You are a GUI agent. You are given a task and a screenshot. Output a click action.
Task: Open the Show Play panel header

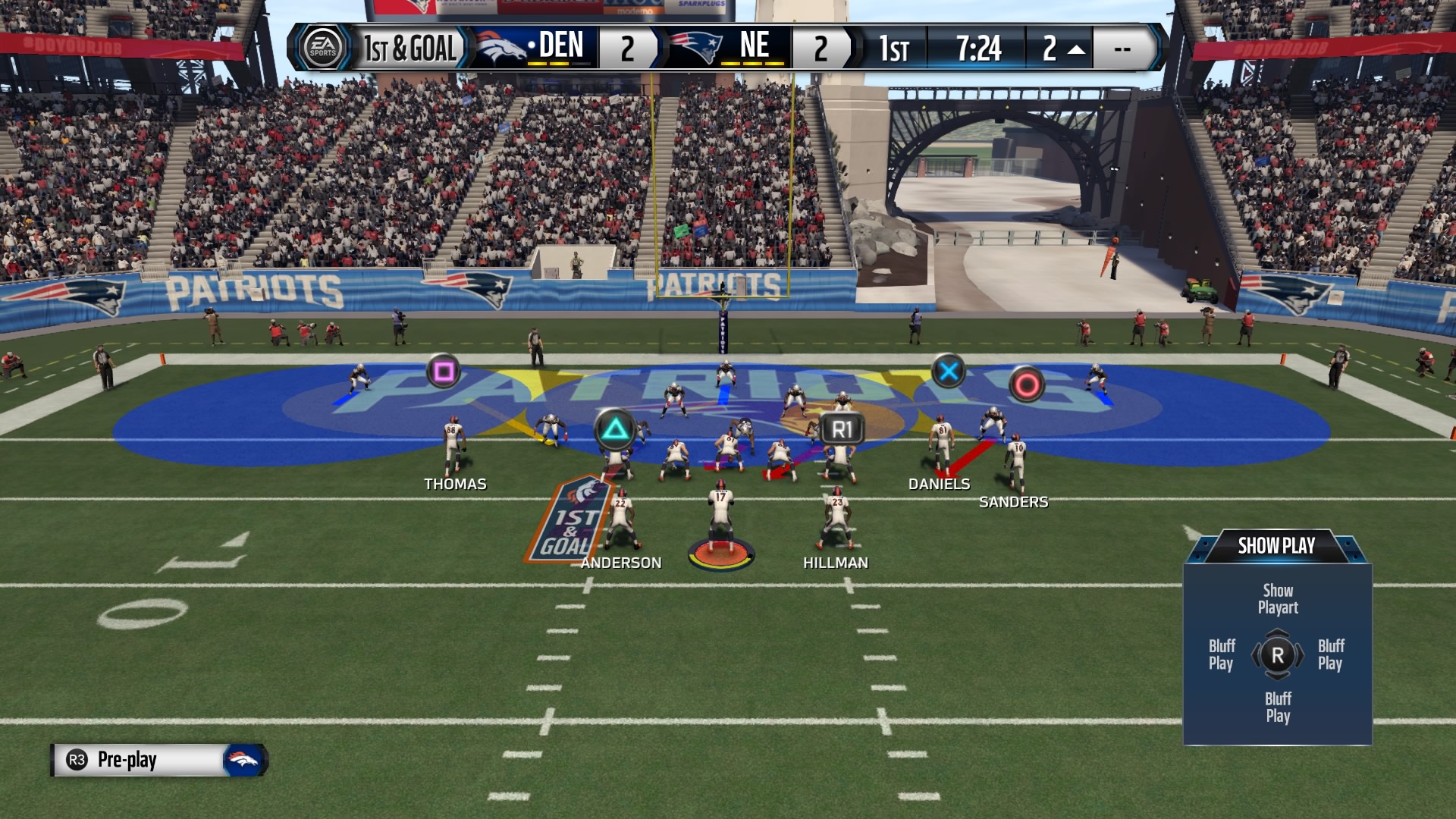click(x=1279, y=545)
